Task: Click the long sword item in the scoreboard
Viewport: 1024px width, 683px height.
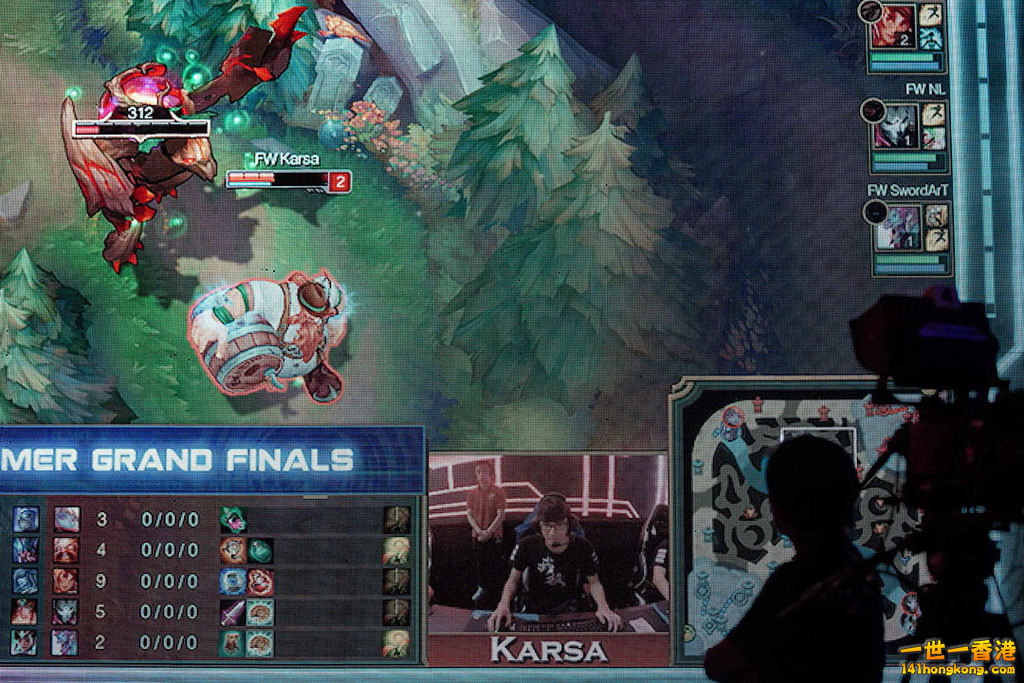Action: pos(233,612)
